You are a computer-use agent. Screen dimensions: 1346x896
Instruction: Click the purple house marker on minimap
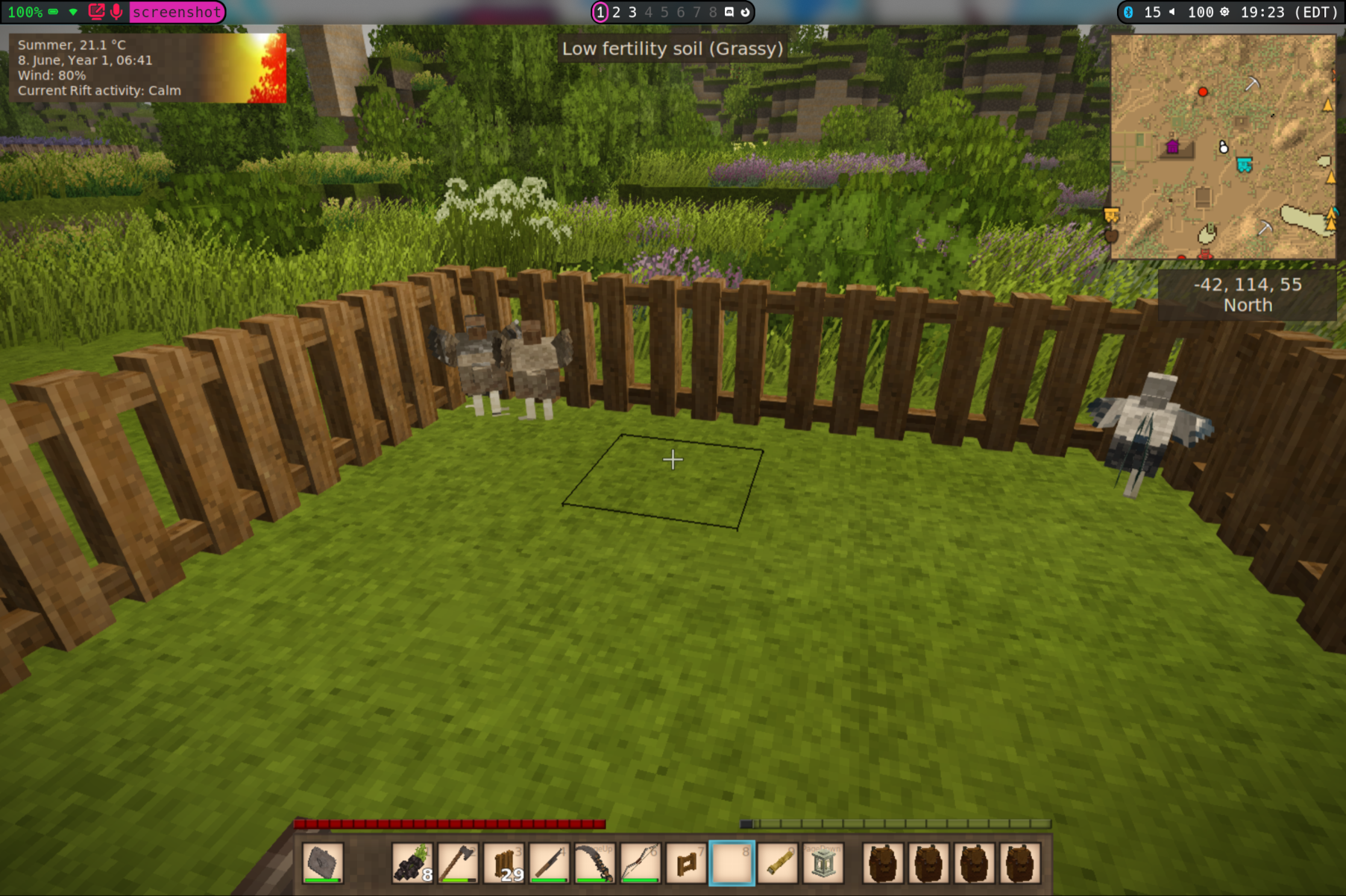[1172, 146]
